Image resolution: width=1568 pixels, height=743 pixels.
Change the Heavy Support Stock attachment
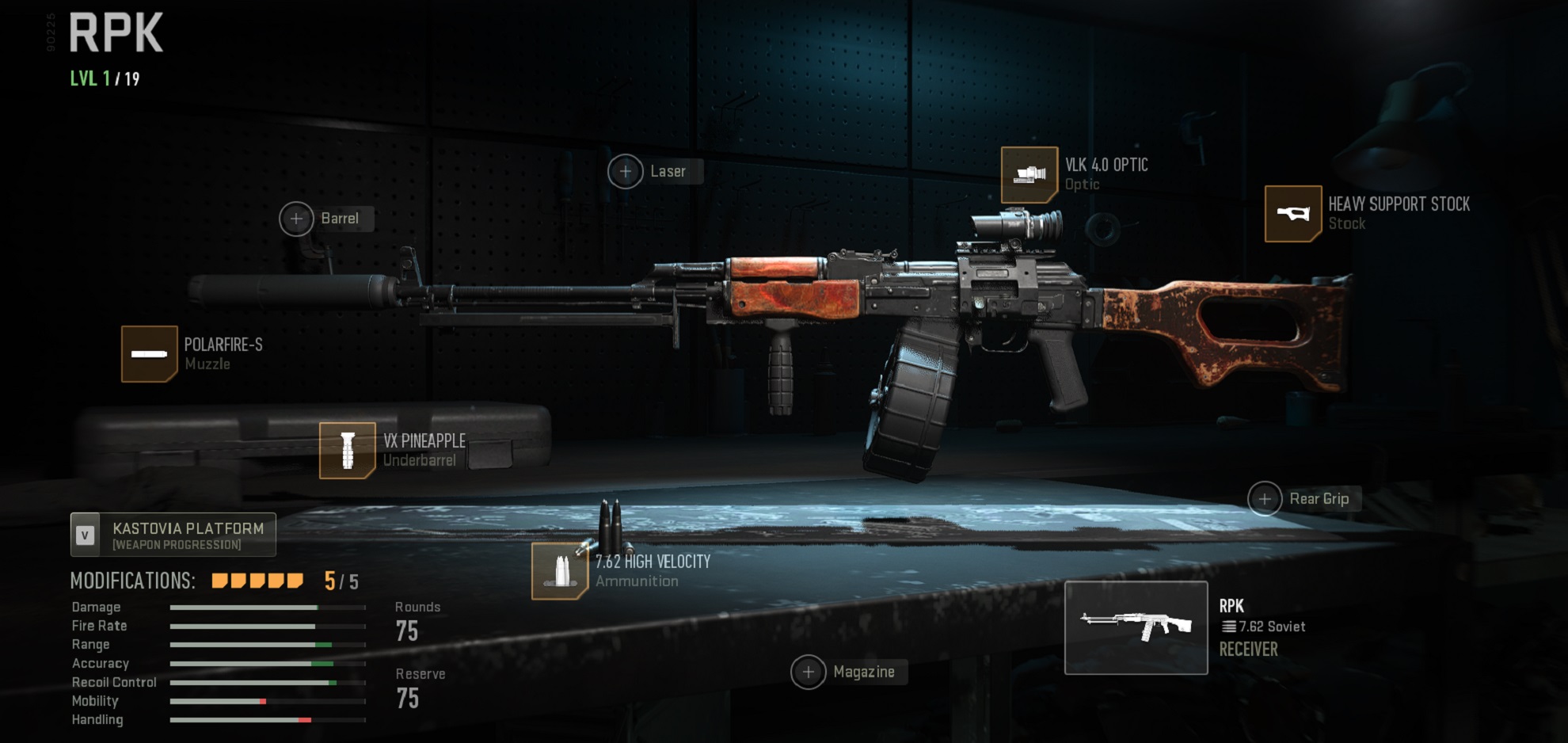[x=1293, y=214]
